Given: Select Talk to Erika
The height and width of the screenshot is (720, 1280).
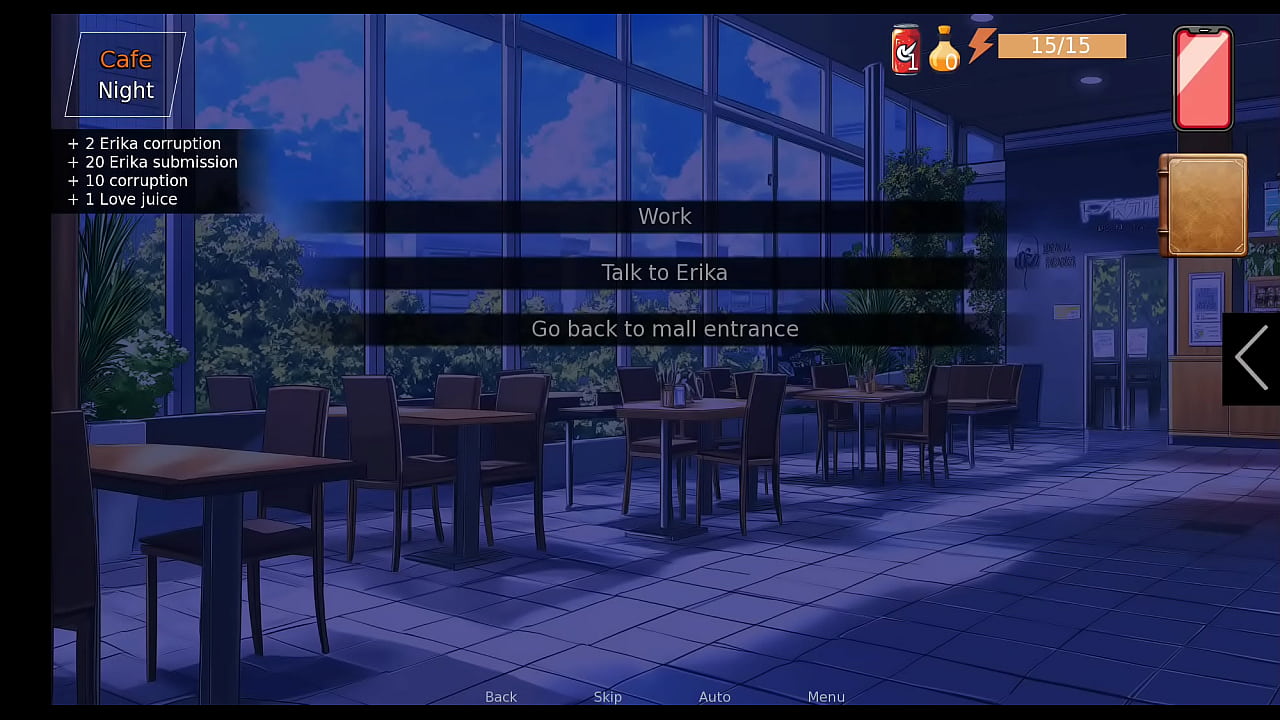Looking at the screenshot, I should coord(664,272).
